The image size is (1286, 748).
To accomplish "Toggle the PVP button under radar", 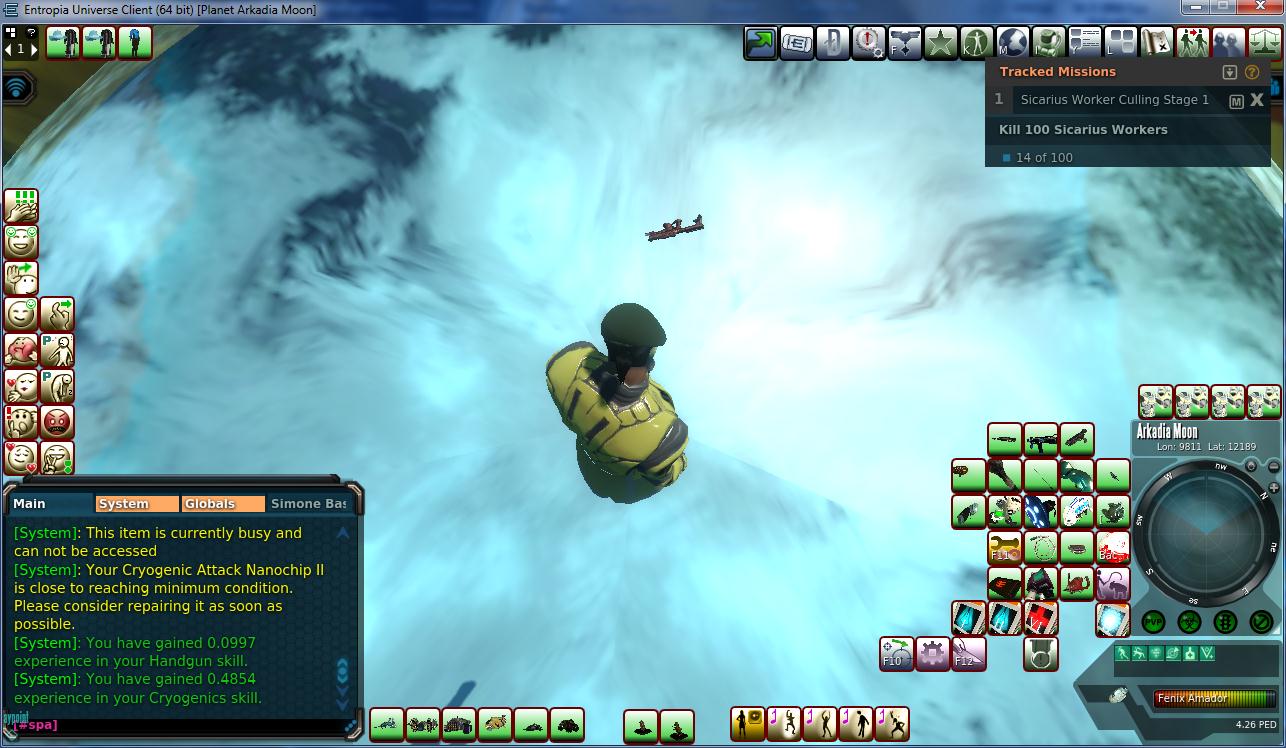I will [1153, 622].
